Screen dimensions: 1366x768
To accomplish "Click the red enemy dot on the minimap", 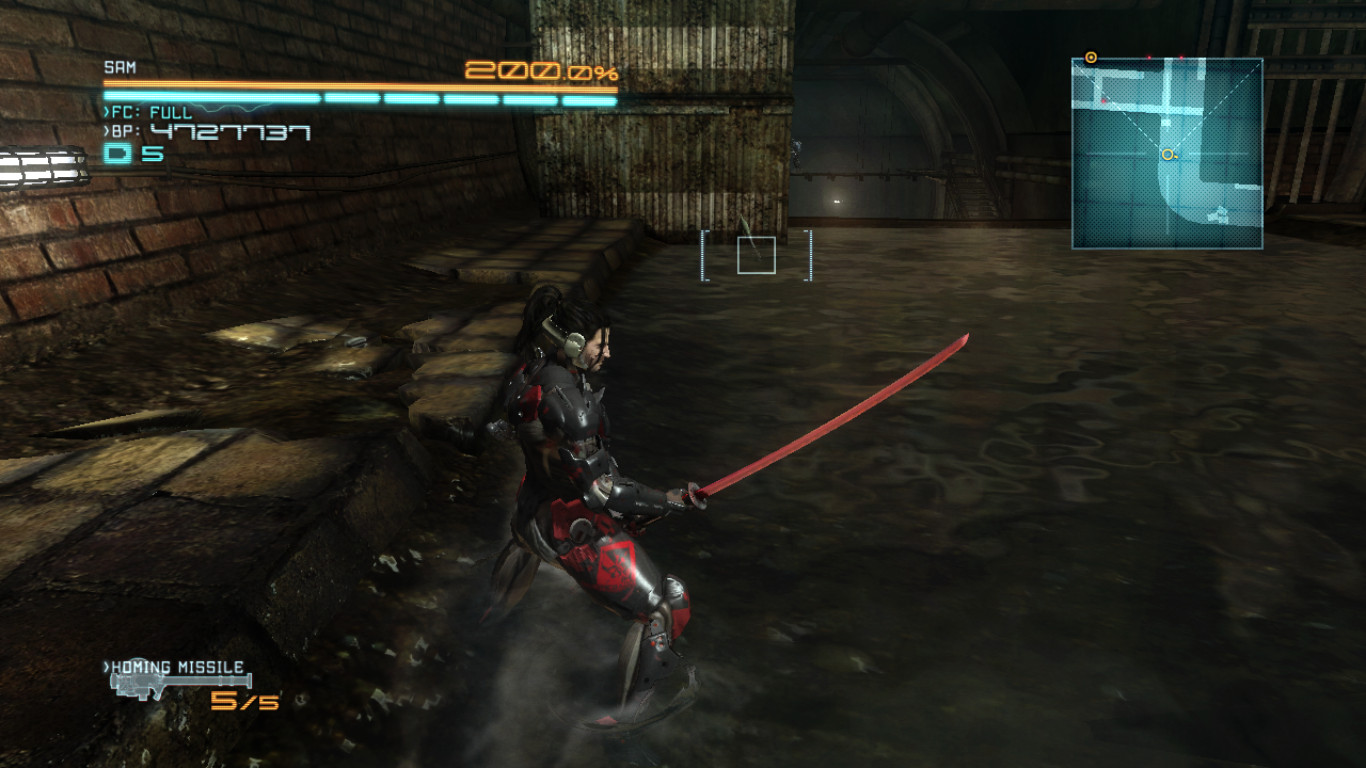I will pos(1103,100).
